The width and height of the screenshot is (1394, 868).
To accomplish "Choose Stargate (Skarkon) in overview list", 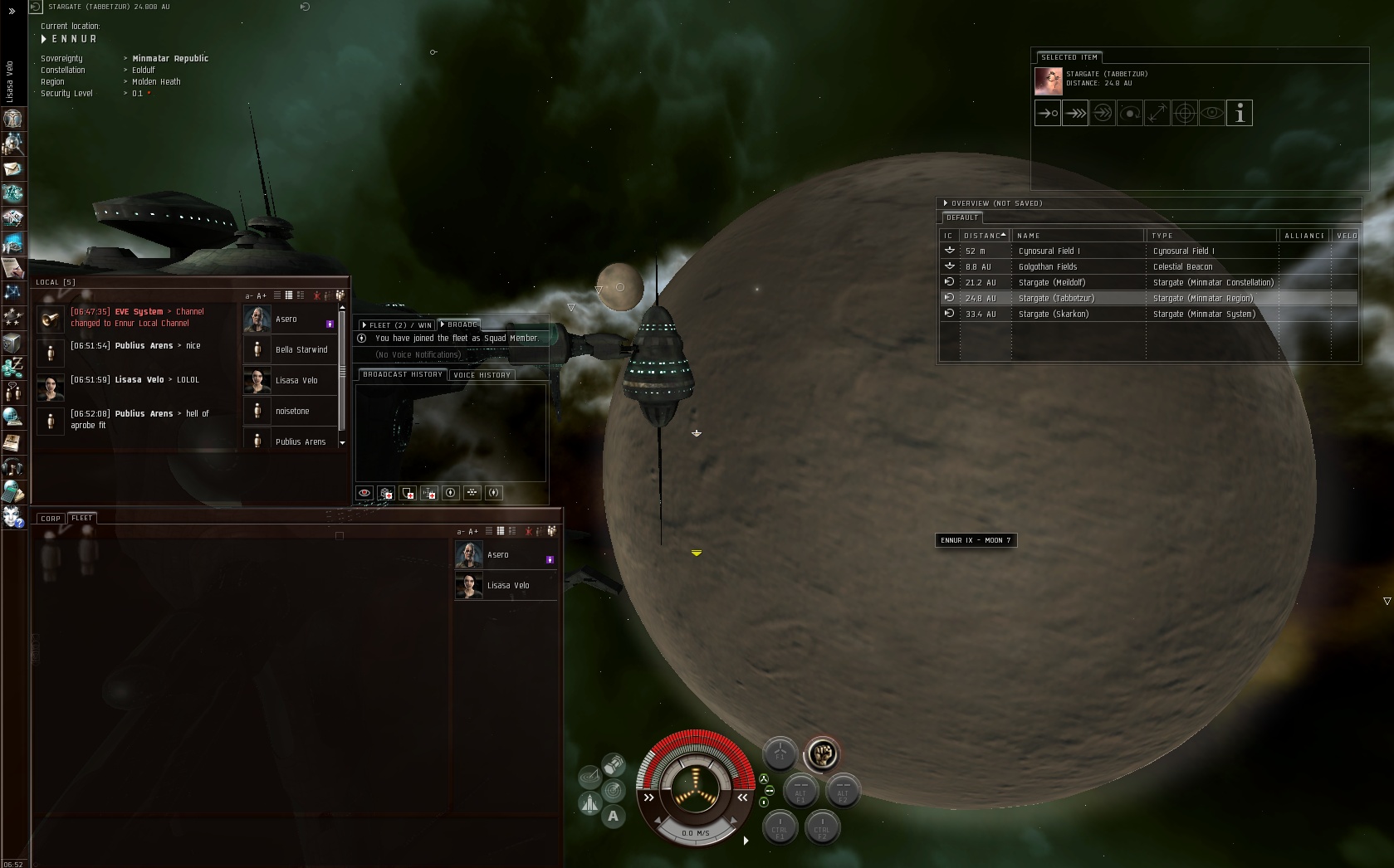I will pos(1053,314).
